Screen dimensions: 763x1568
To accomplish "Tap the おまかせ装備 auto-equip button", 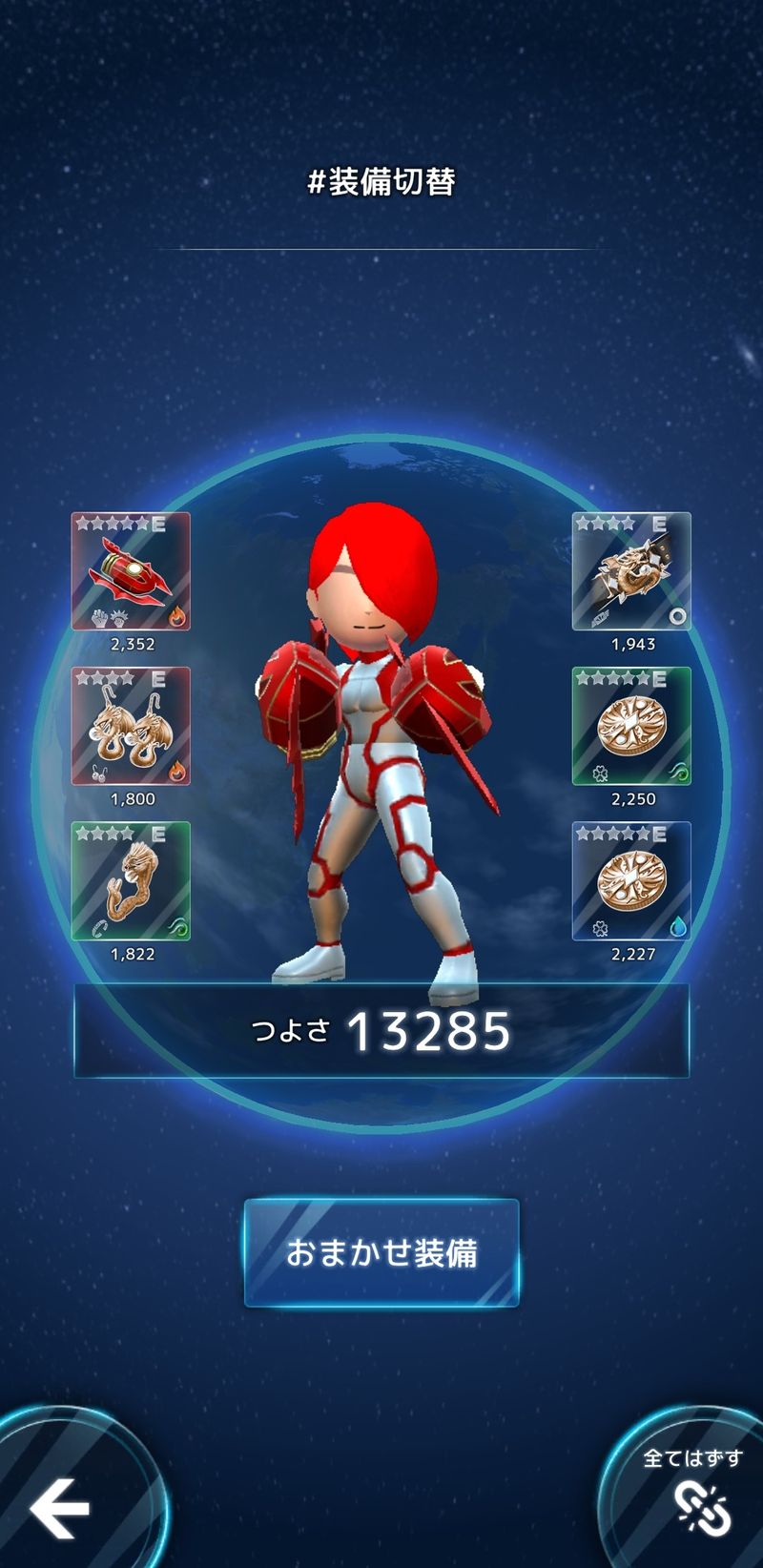I will tap(381, 1252).
